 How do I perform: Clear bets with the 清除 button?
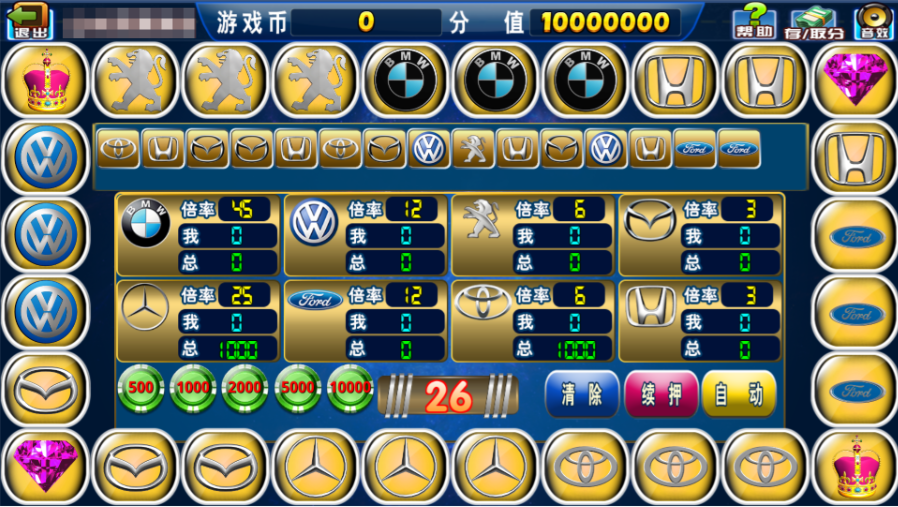click(x=582, y=394)
